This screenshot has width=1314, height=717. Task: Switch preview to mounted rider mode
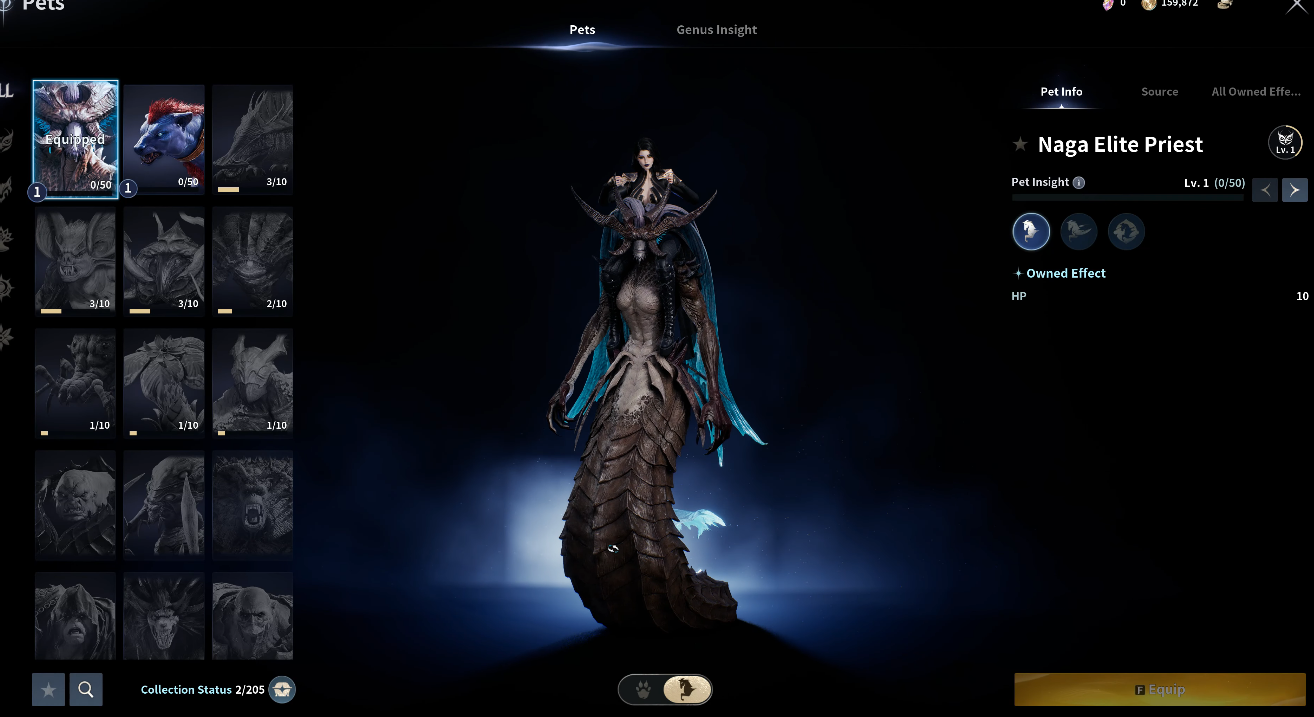point(687,690)
